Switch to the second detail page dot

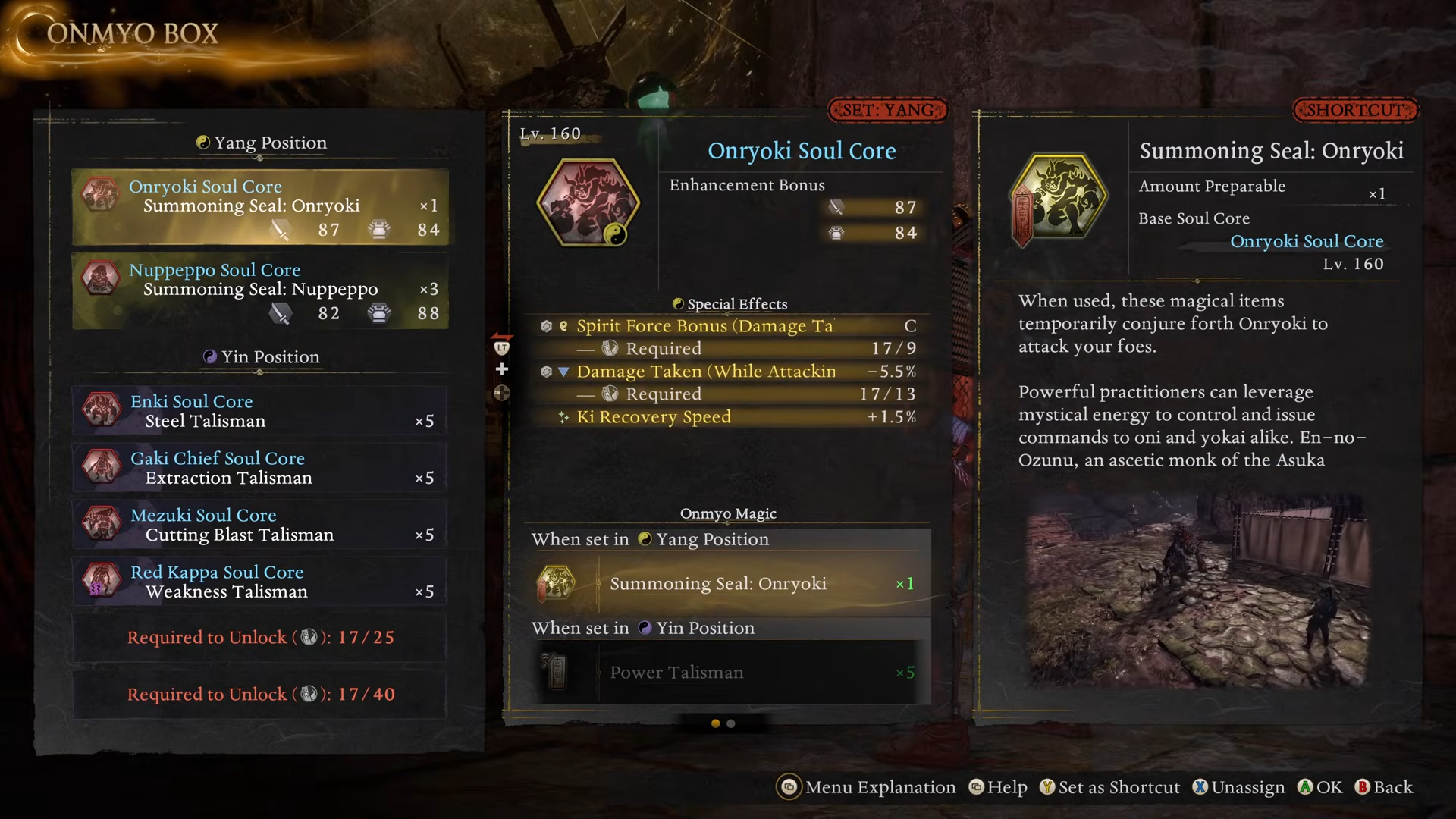coord(731,723)
